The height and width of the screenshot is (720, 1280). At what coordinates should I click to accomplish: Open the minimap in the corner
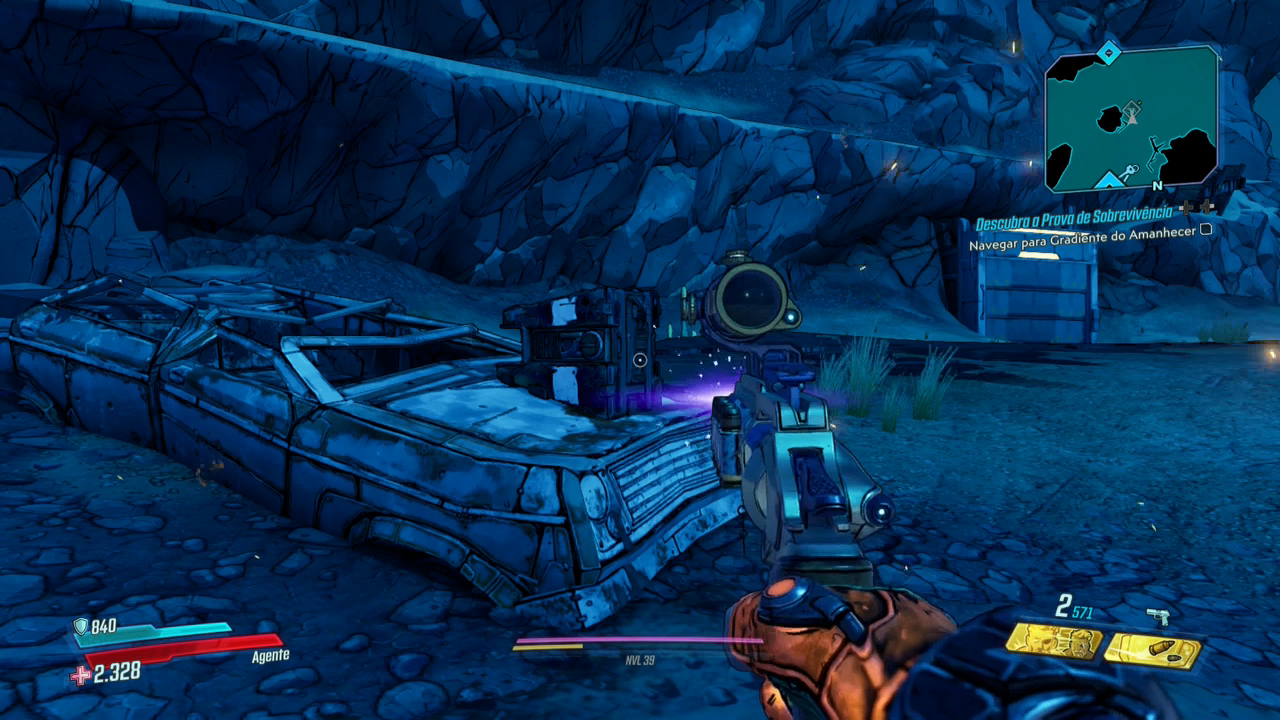[x=1131, y=118]
